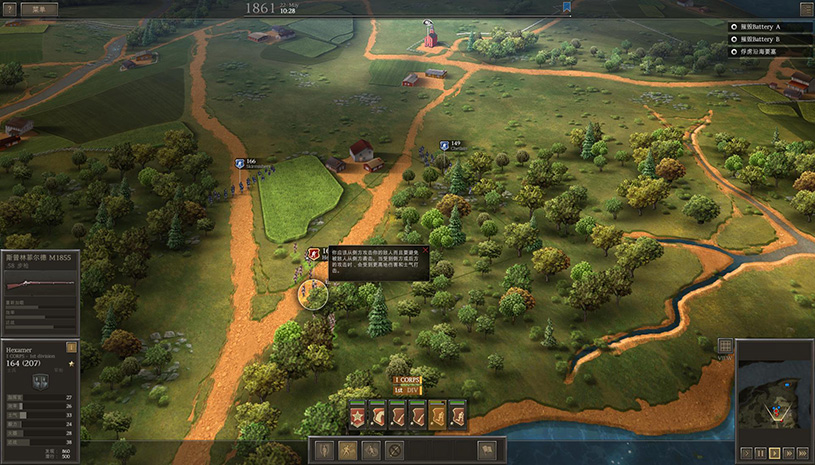Close the red tooltip popup
Image resolution: width=815 pixels, height=465 pixels.
pos(424,251)
